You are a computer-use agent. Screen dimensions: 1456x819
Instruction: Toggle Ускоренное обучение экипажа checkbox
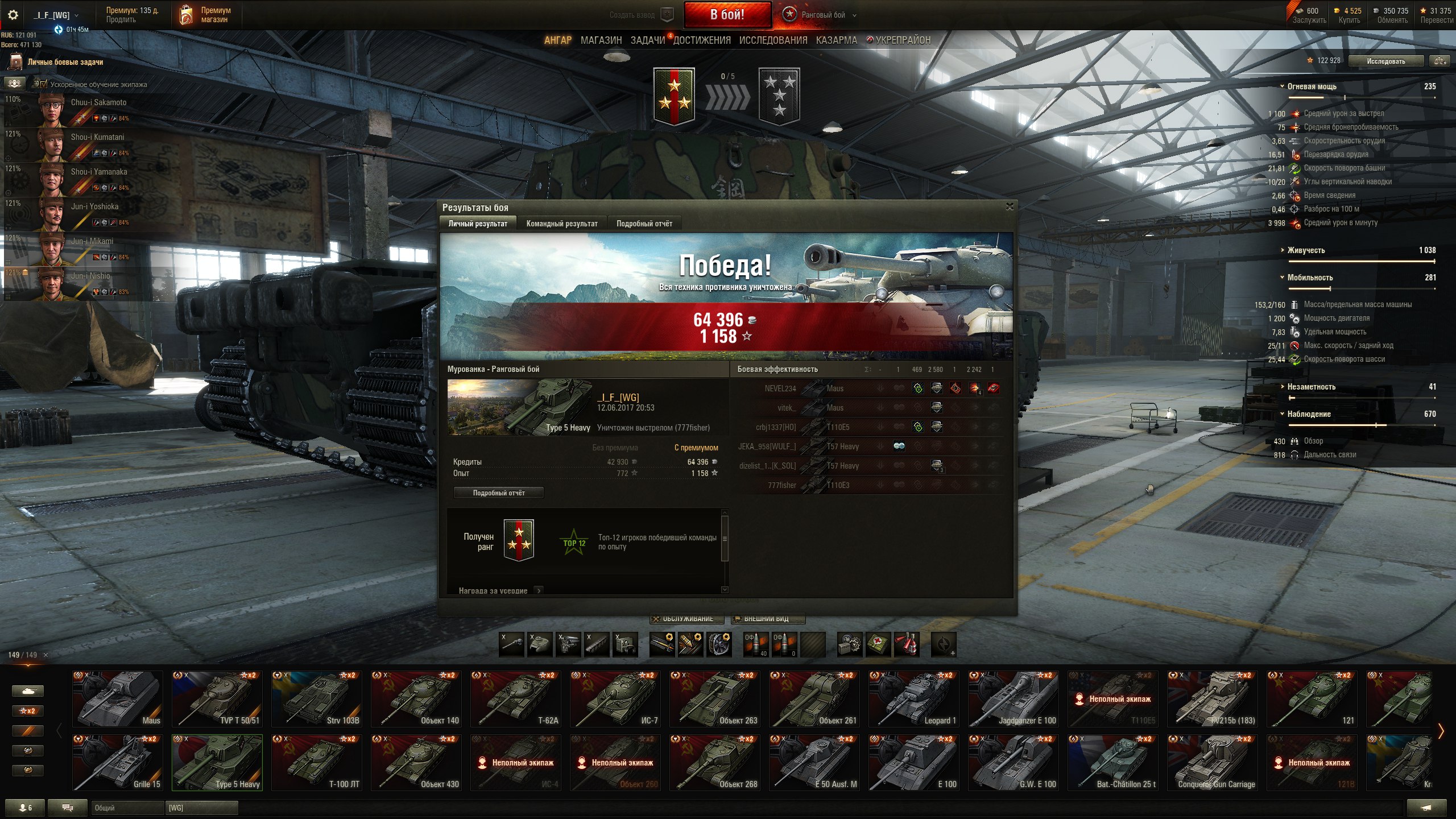[44, 84]
